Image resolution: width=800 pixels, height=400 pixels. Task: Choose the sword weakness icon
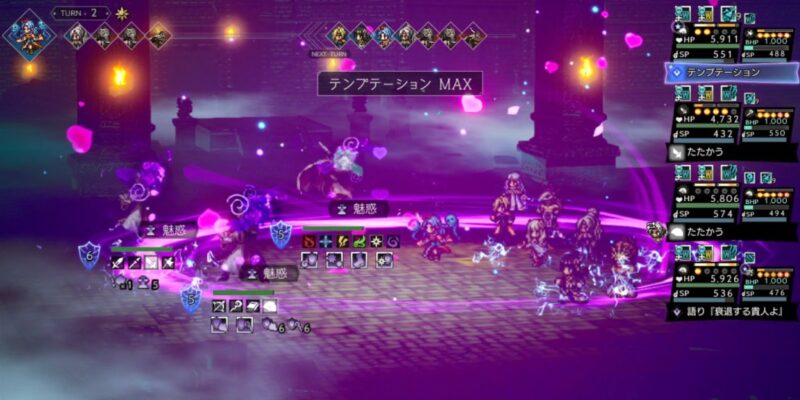pyautogui.click(x=118, y=262)
